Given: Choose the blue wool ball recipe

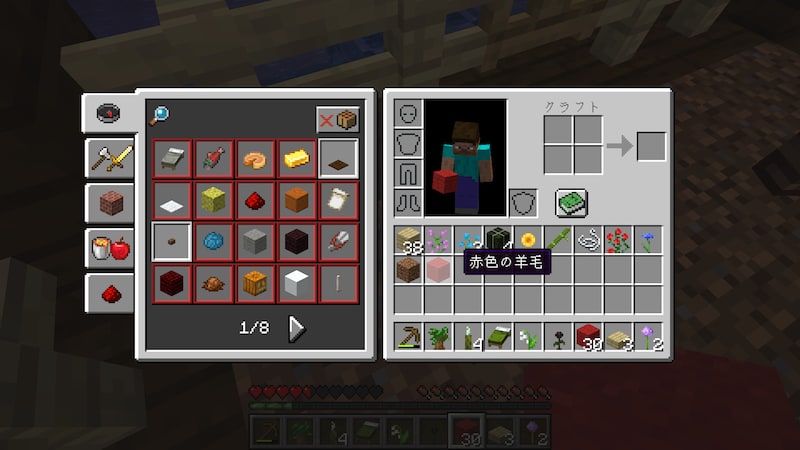Looking at the screenshot, I should point(214,241).
